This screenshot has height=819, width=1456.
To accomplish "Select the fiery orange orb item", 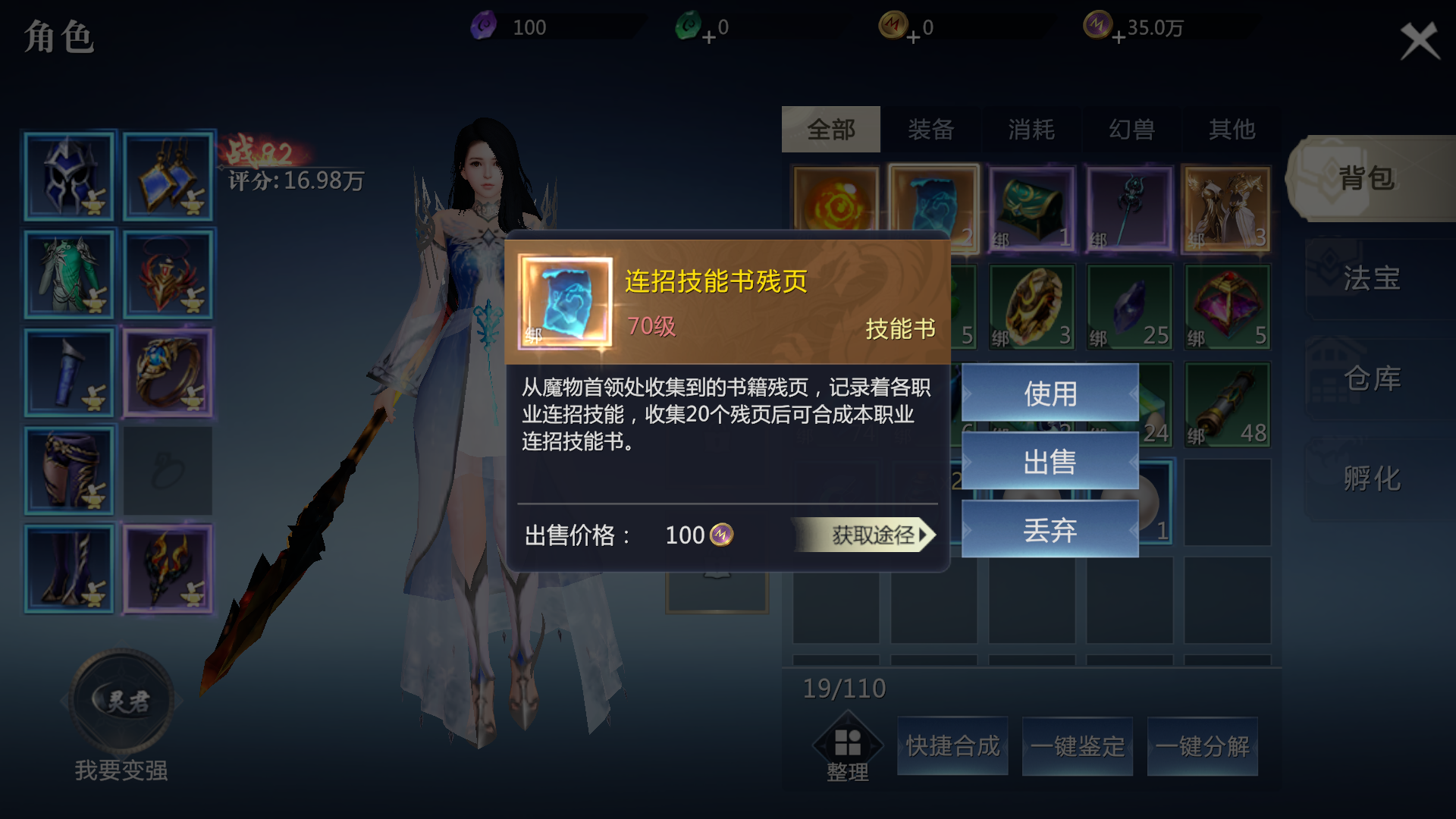I will [836, 201].
